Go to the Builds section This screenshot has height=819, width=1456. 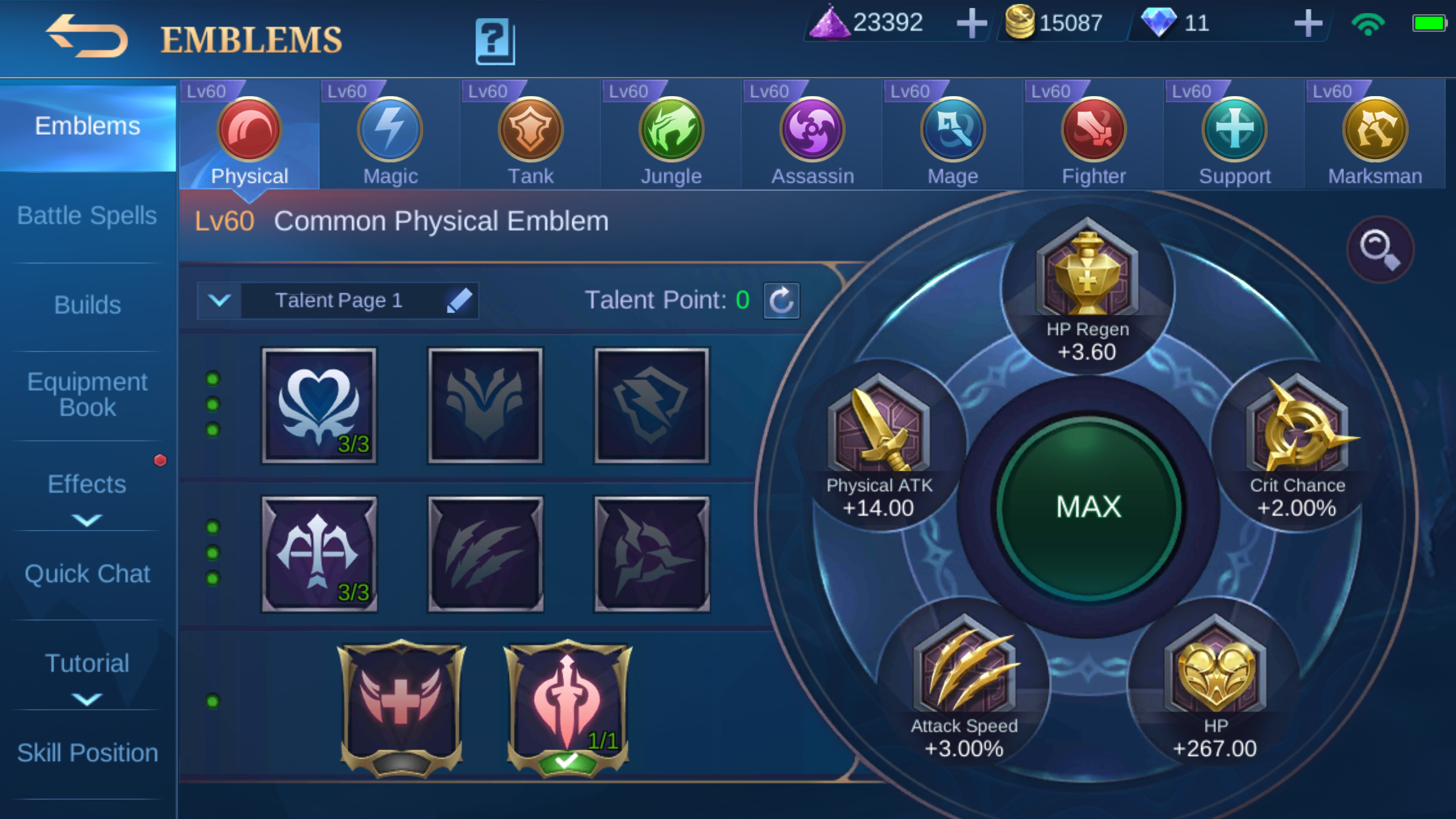tap(87, 305)
